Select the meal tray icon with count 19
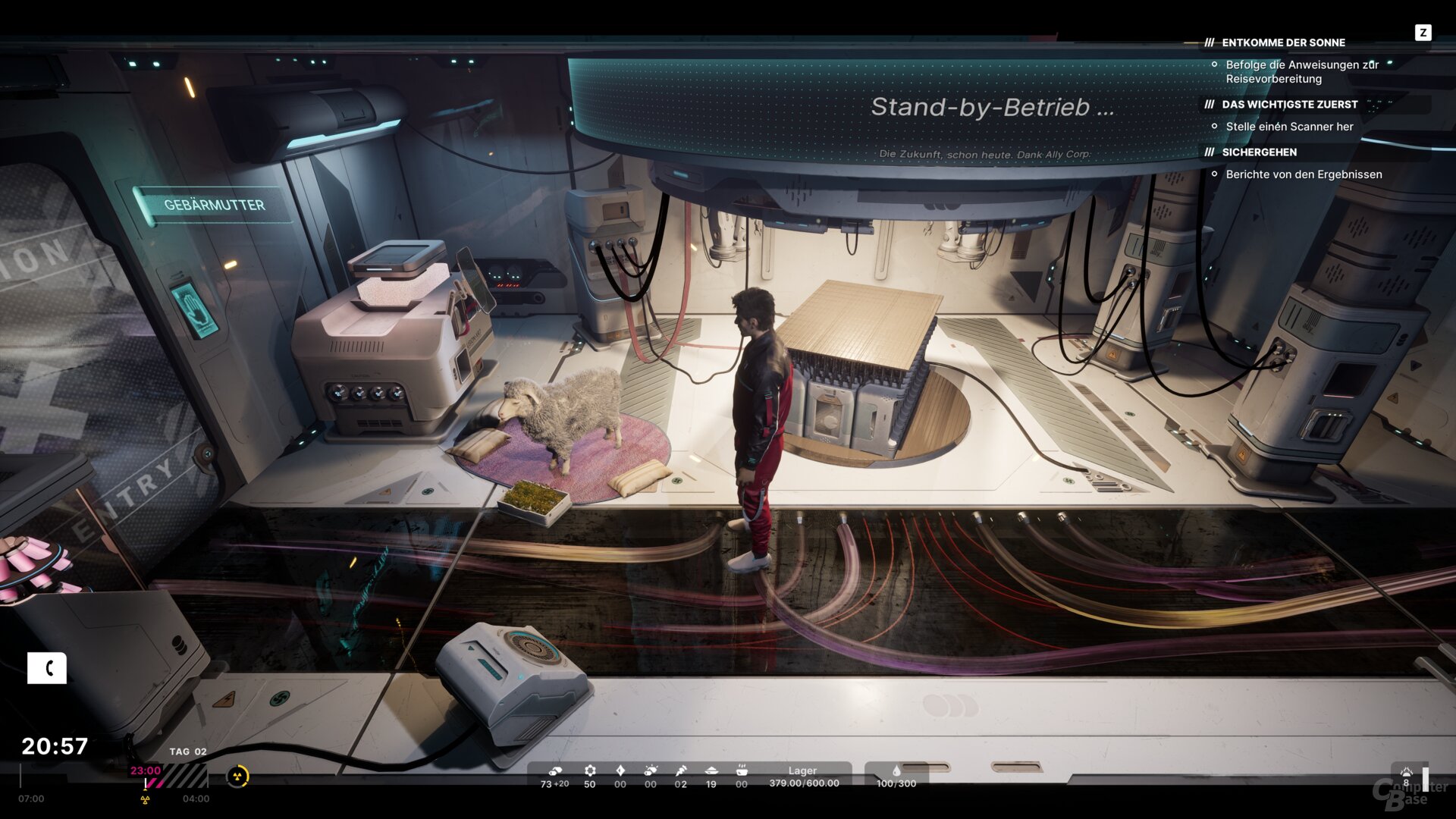This screenshot has height=819, width=1456. pyautogui.click(x=711, y=771)
